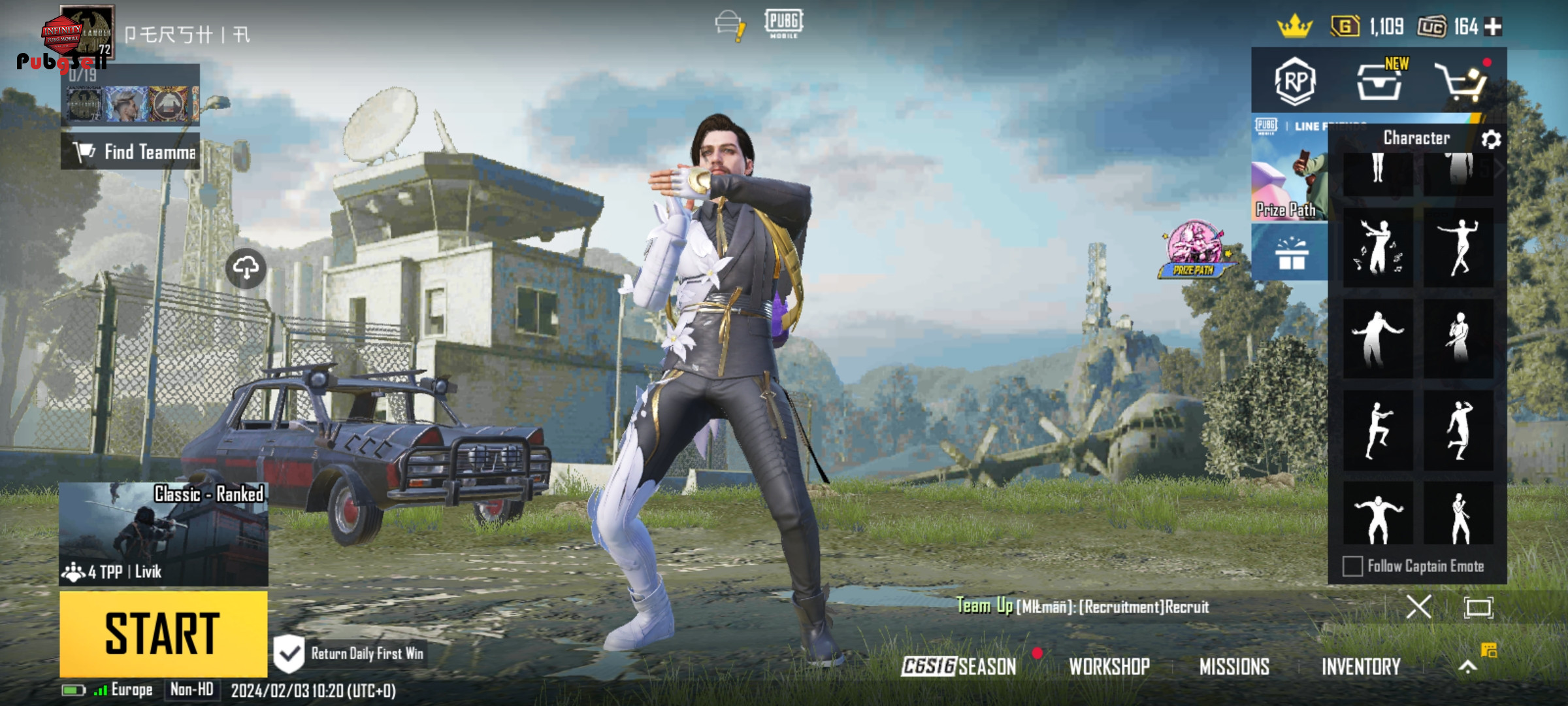Click the cloud download icon
The image size is (1568, 706).
(246, 268)
